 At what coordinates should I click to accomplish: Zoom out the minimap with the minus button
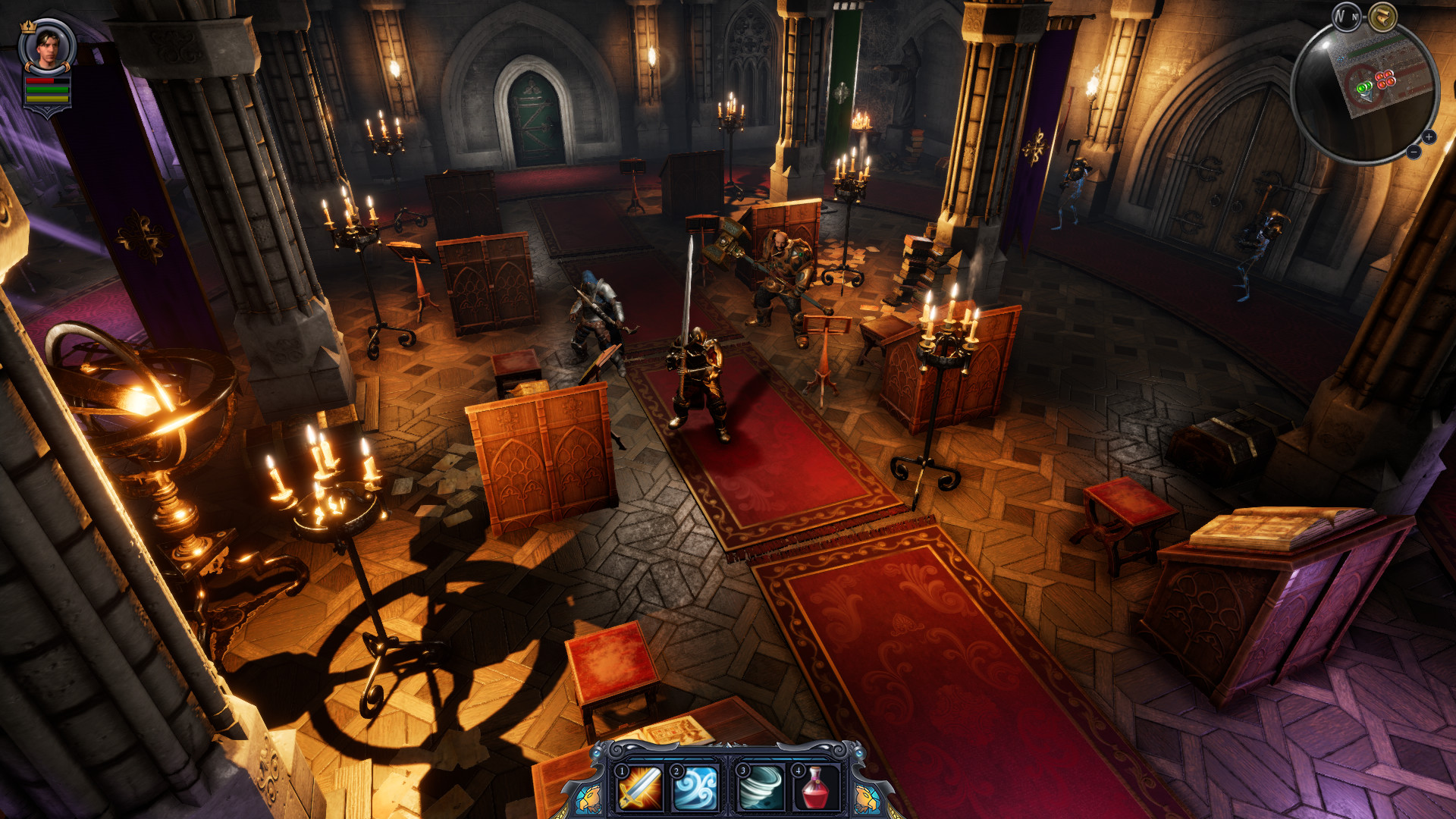[1414, 152]
